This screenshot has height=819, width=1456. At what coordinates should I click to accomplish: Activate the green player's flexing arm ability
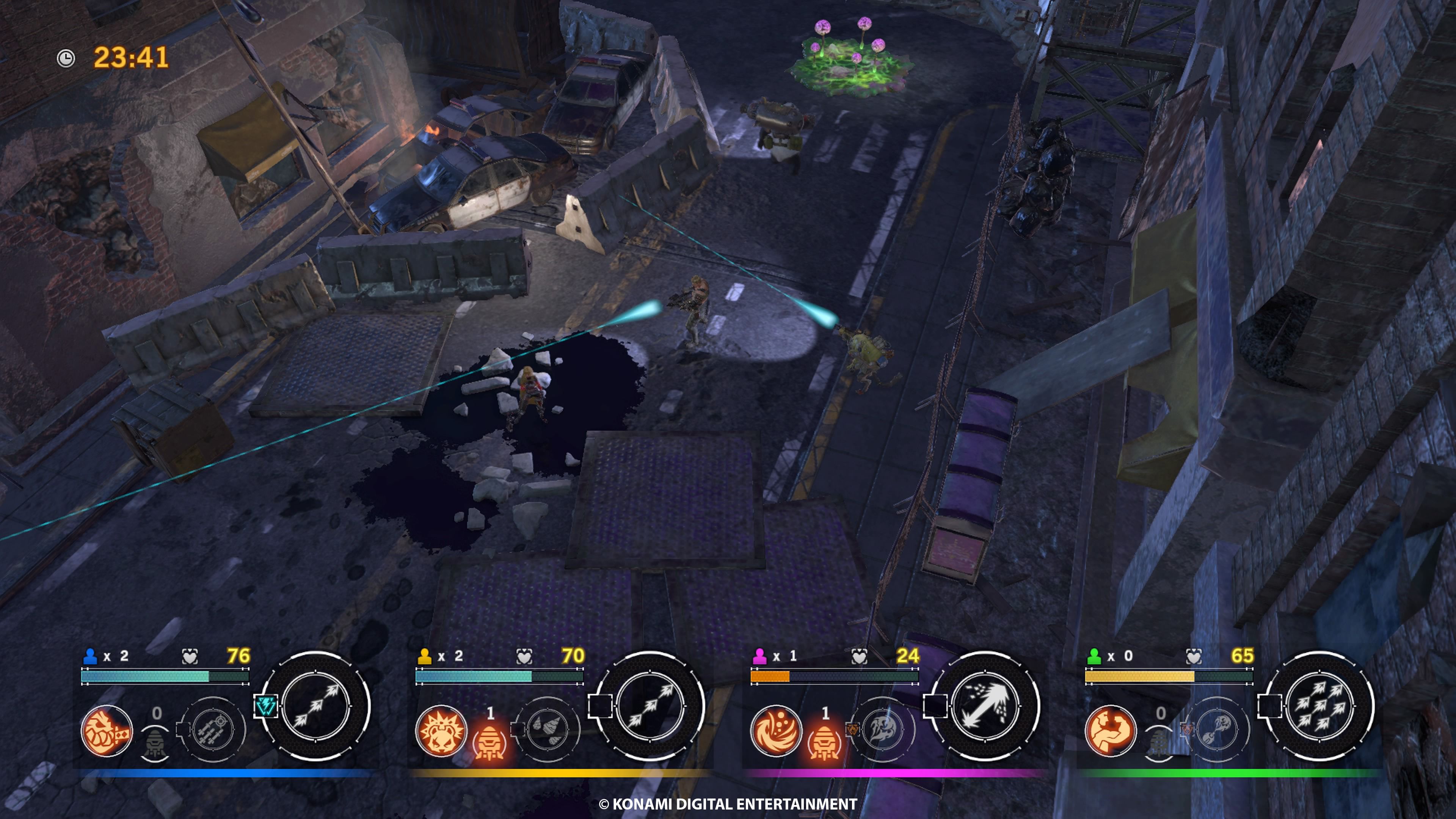coord(1111,731)
